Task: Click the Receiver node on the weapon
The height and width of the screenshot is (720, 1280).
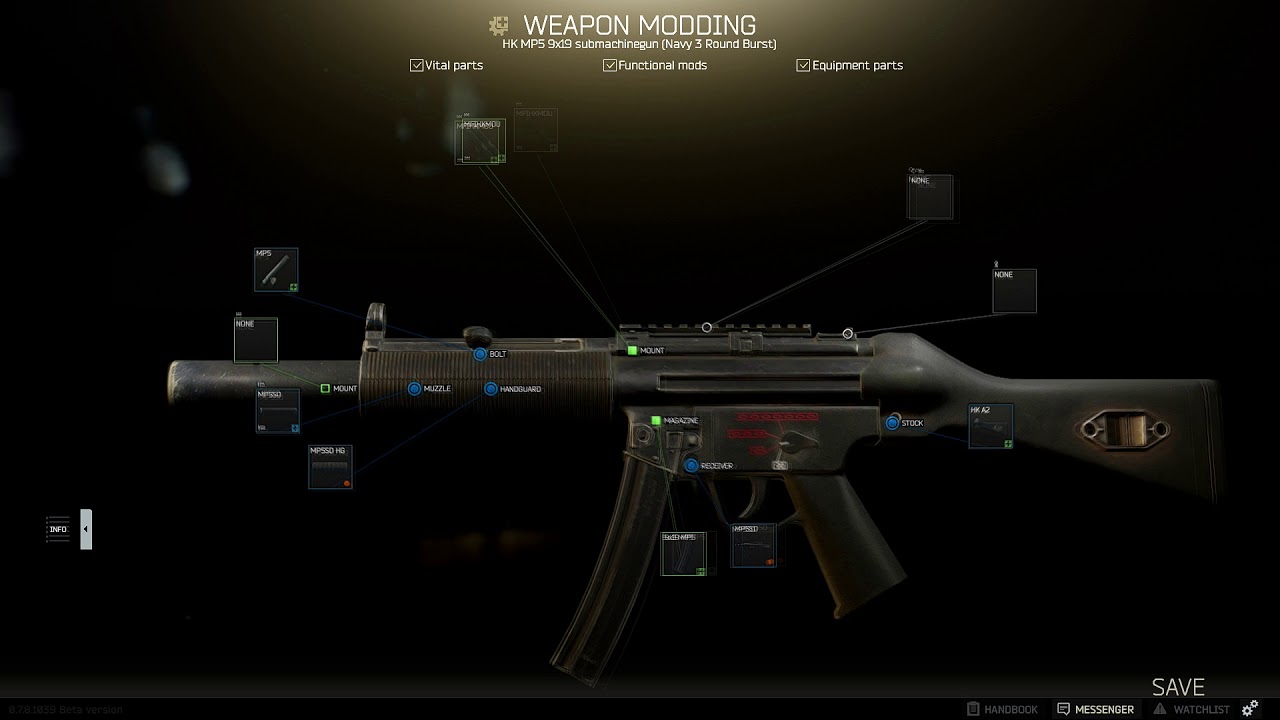Action: [691, 465]
